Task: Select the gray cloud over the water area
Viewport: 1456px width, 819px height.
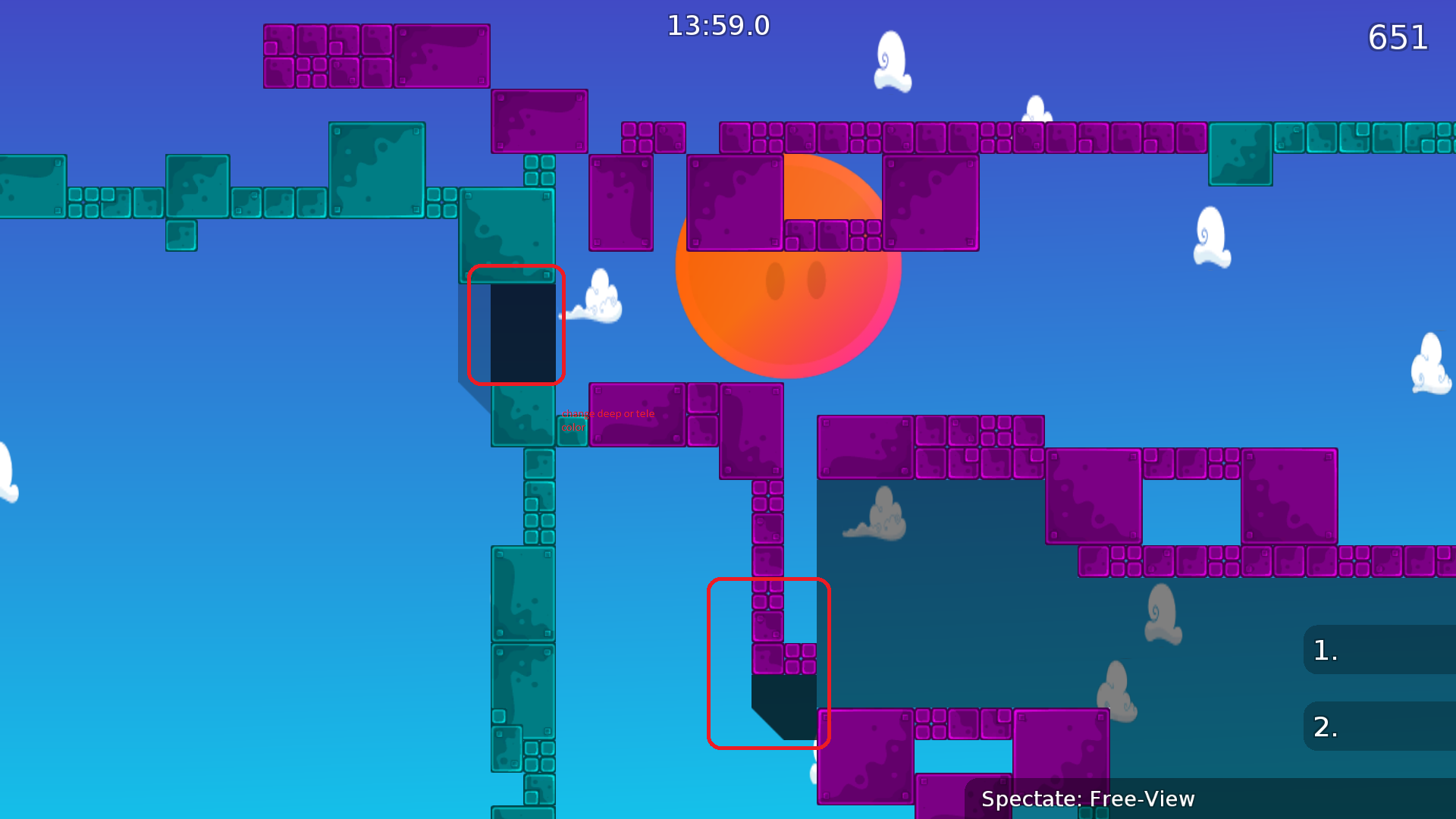Action: (x=880, y=516)
